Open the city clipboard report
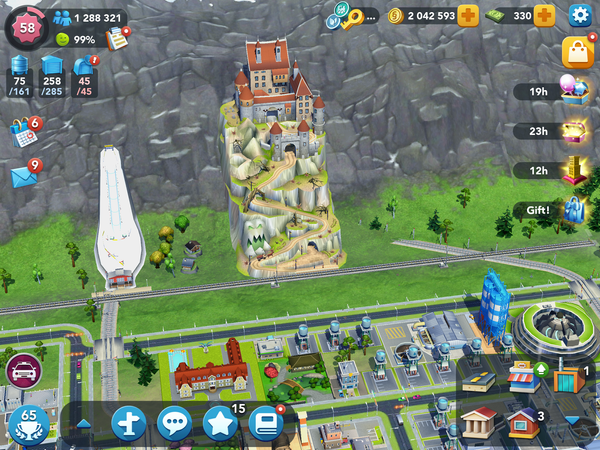 click(119, 39)
